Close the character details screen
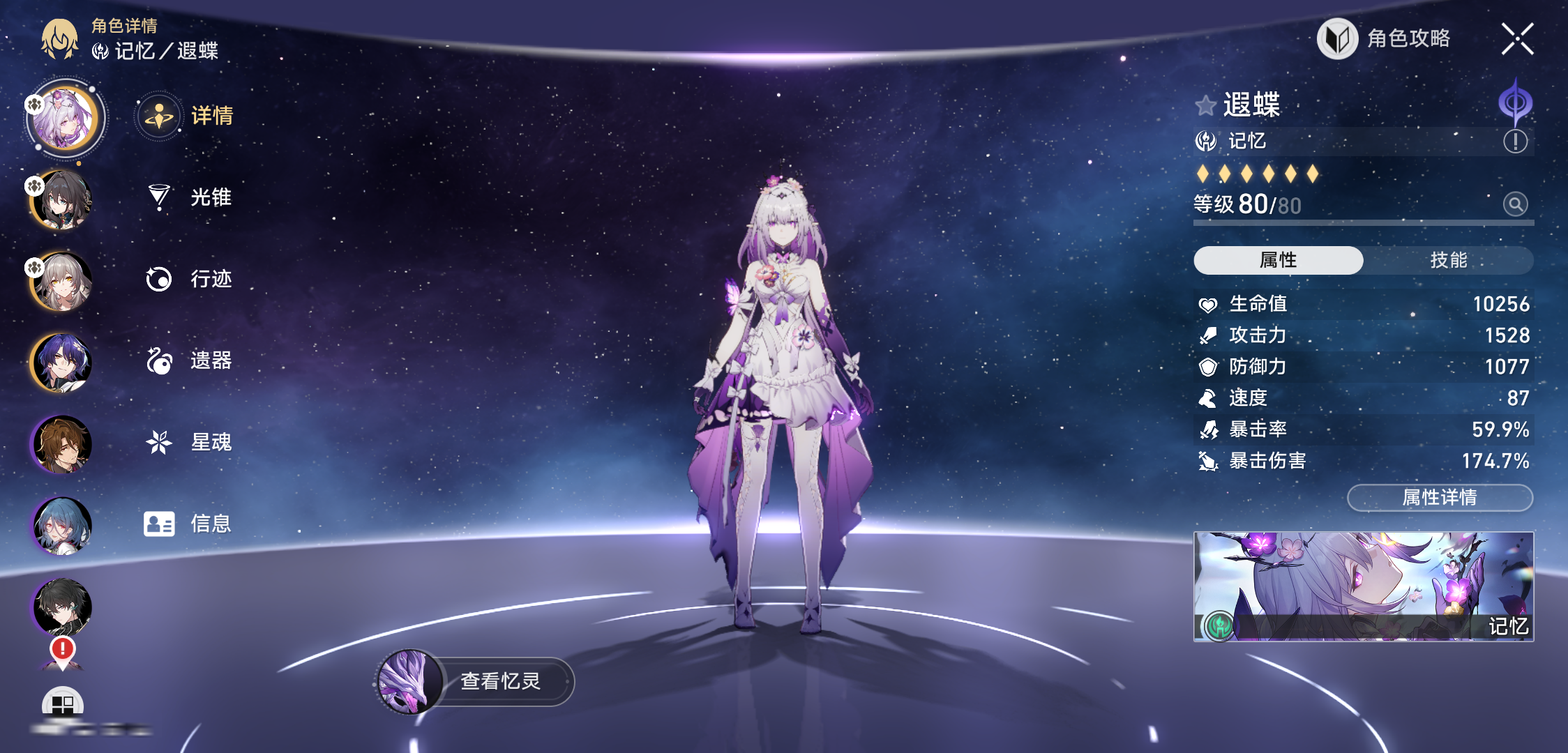1568x753 pixels. (x=1517, y=39)
